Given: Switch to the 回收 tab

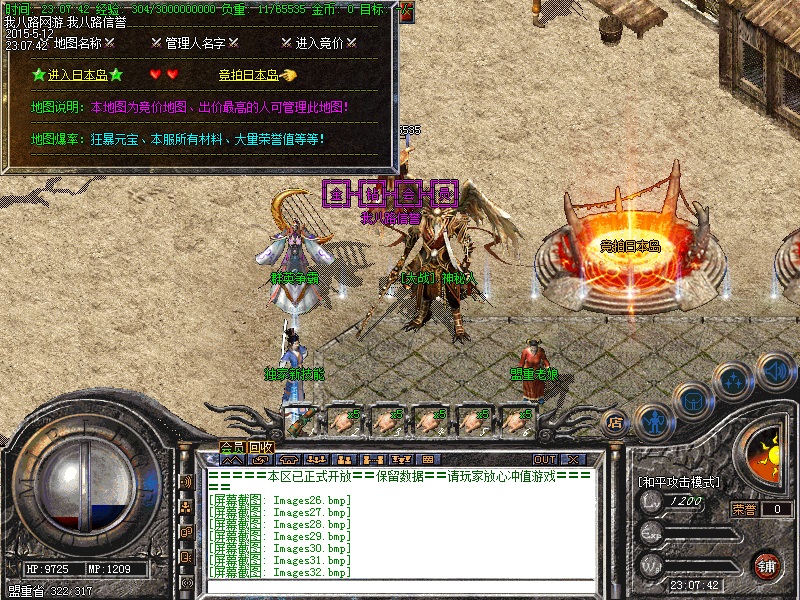Looking at the screenshot, I should pyautogui.click(x=259, y=446).
